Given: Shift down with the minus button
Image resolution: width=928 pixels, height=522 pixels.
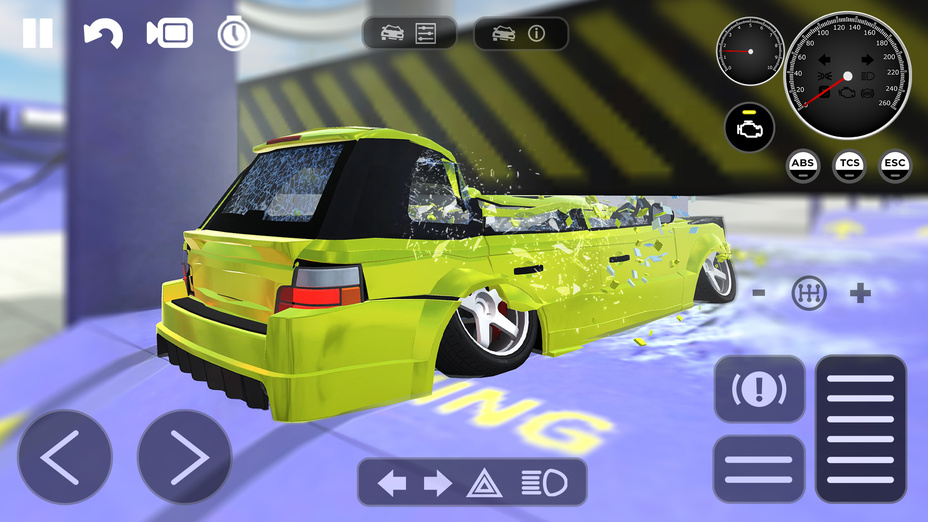Looking at the screenshot, I should pyautogui.click(x=759, y=293).
